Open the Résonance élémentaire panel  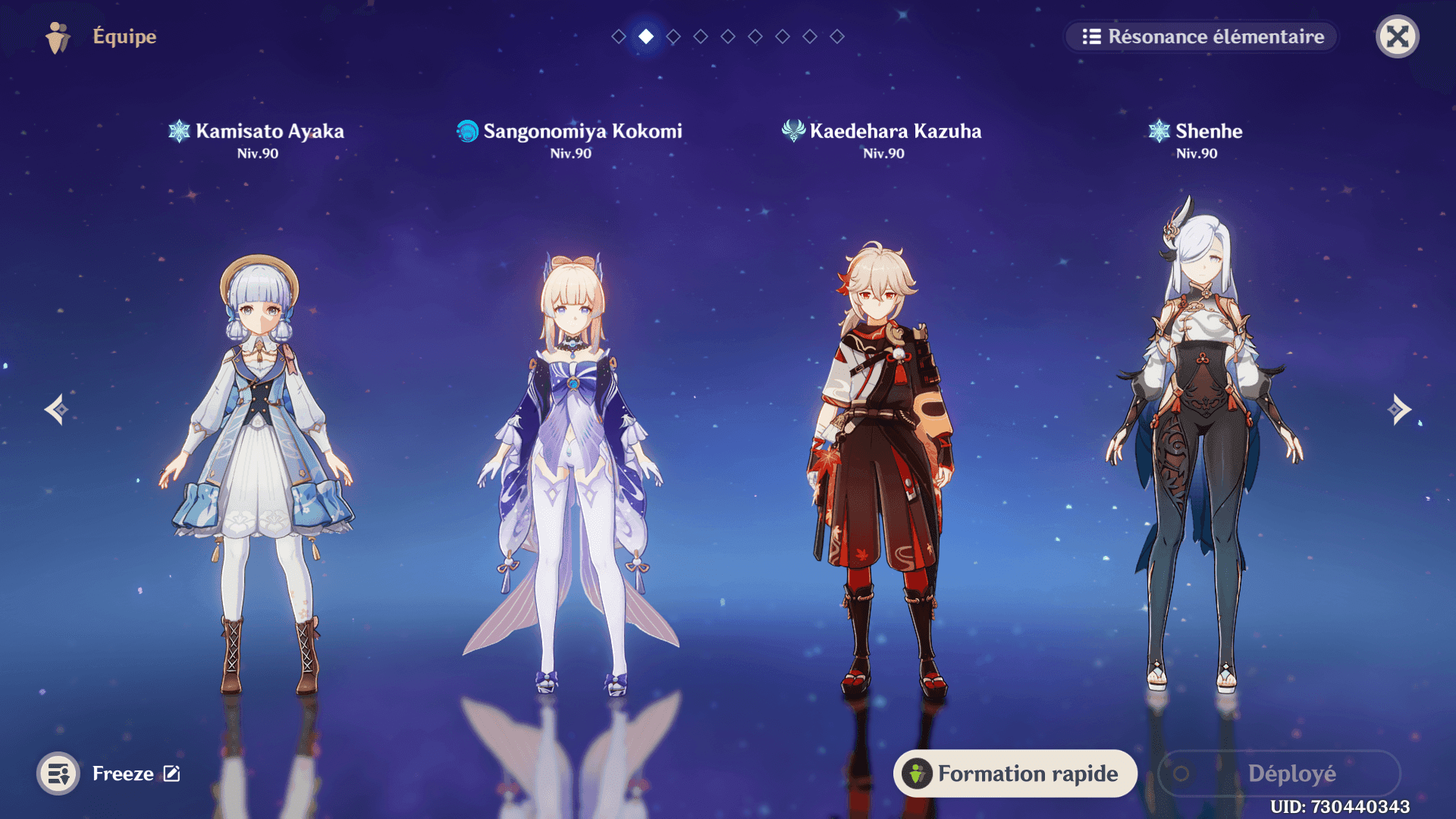1203,36
